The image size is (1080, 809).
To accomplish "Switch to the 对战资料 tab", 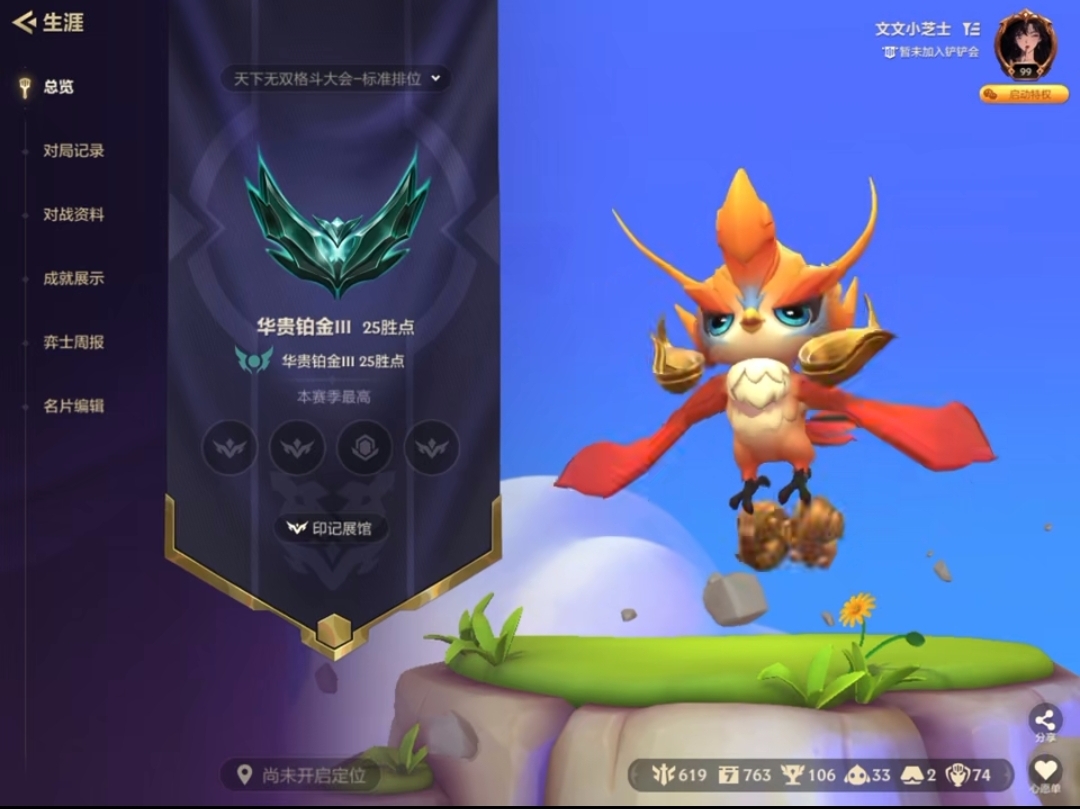I will pos(73,215).
